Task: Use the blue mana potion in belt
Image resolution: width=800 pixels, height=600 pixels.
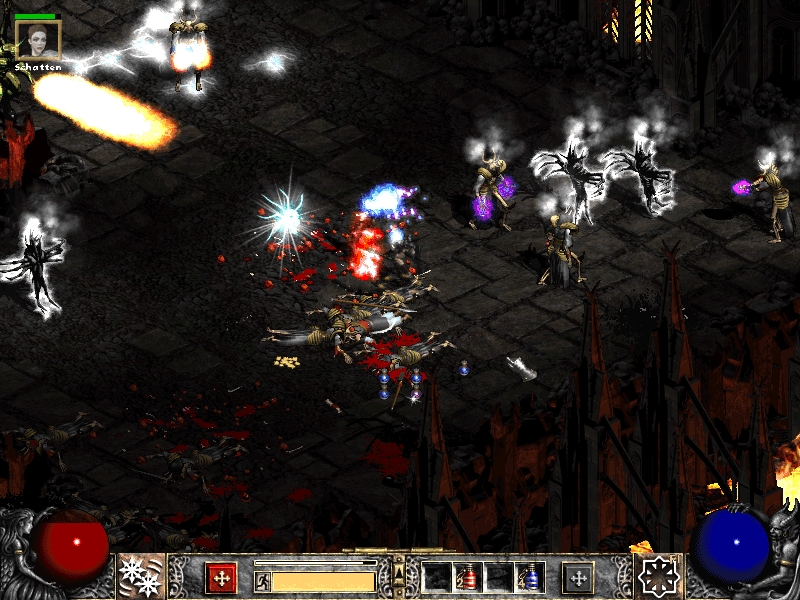Action: [530, 577]
